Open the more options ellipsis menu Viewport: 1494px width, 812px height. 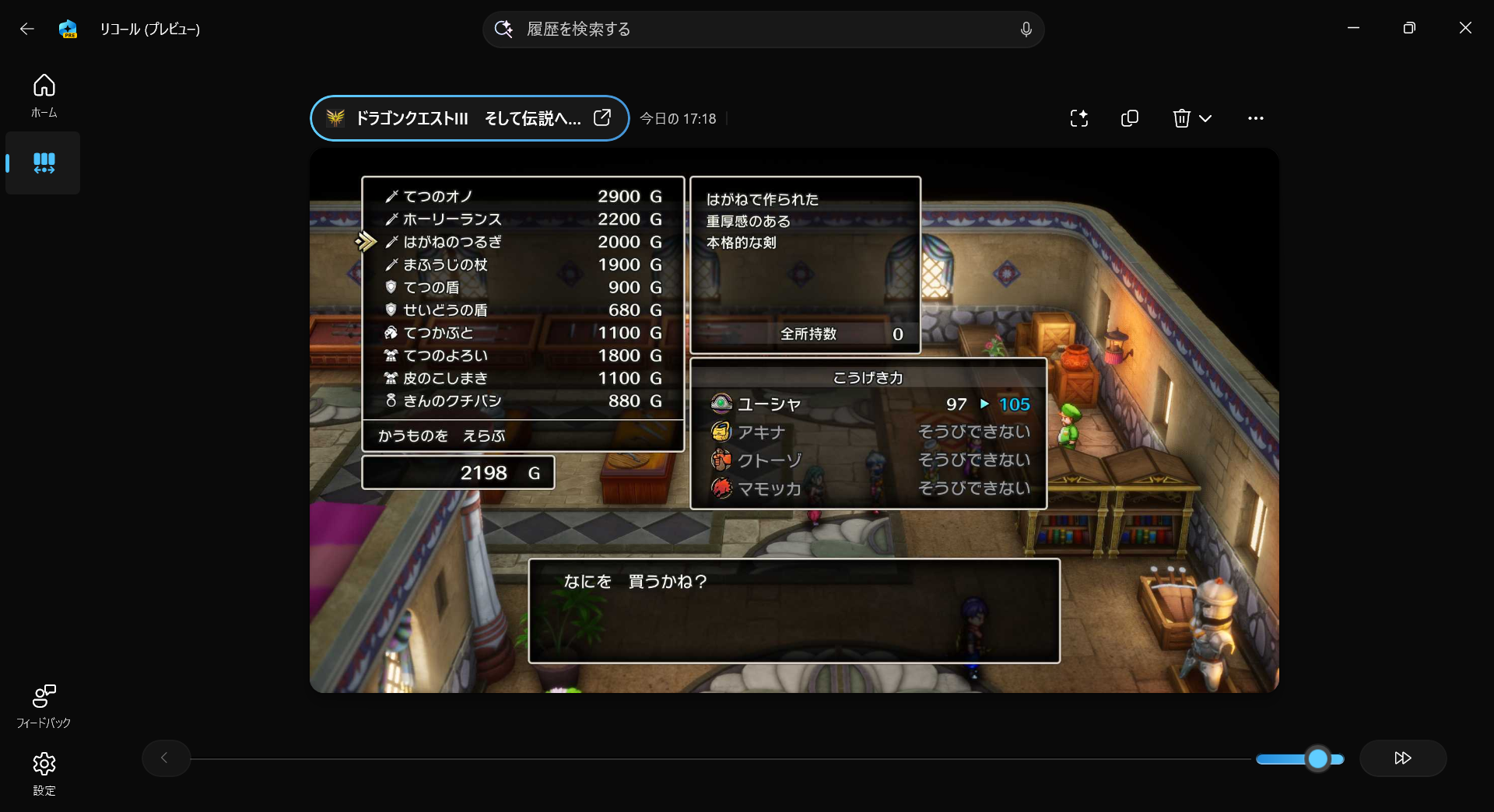[x=1256, y=118]
